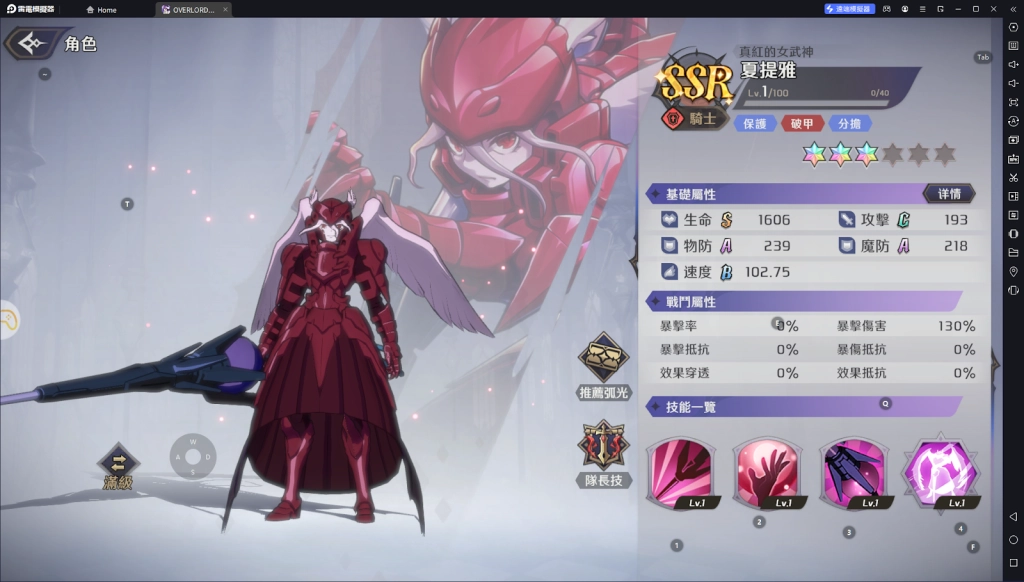The image size is (1024, 582).
Task: Toggle the 滿級 max level preview
Action: point(118,467)
